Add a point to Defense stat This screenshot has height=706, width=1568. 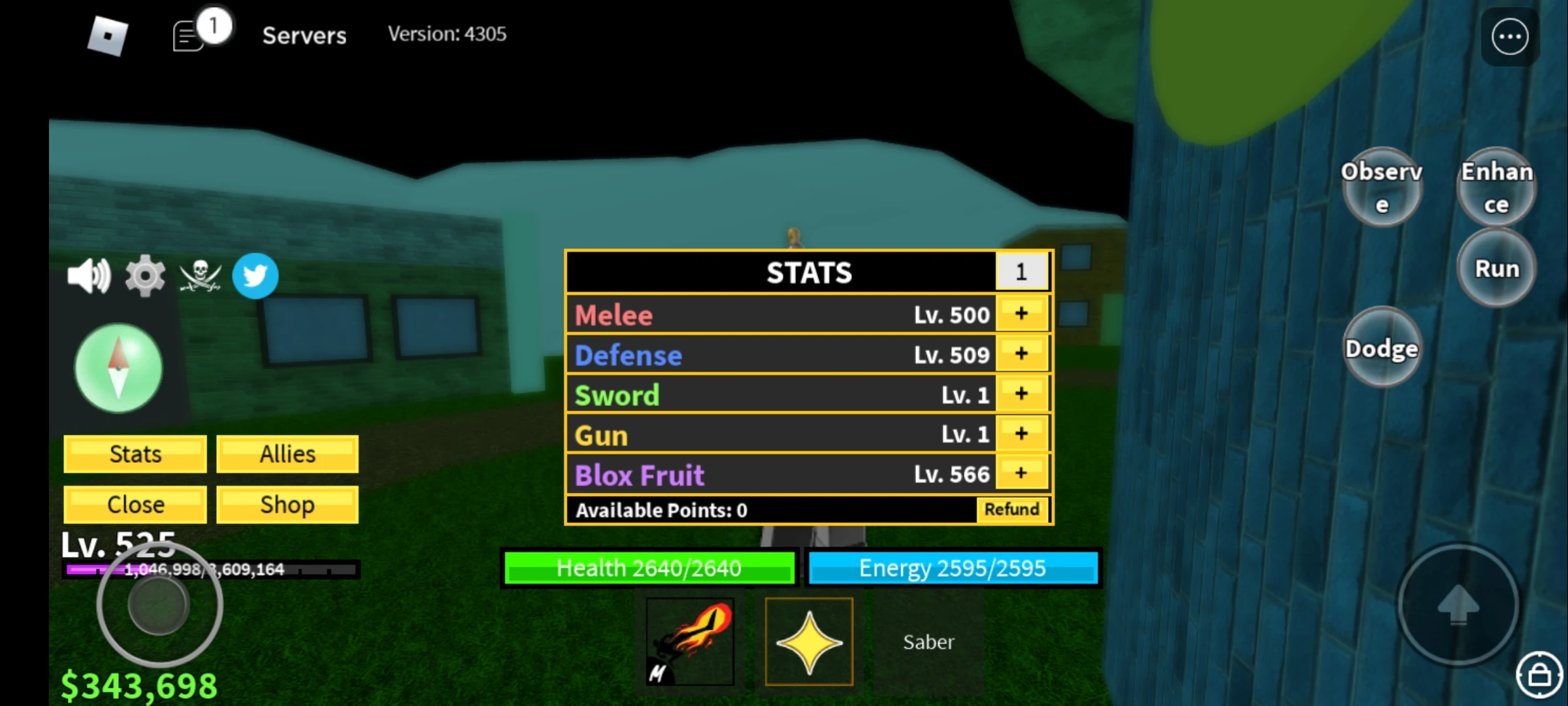(x=1021, y=354)
